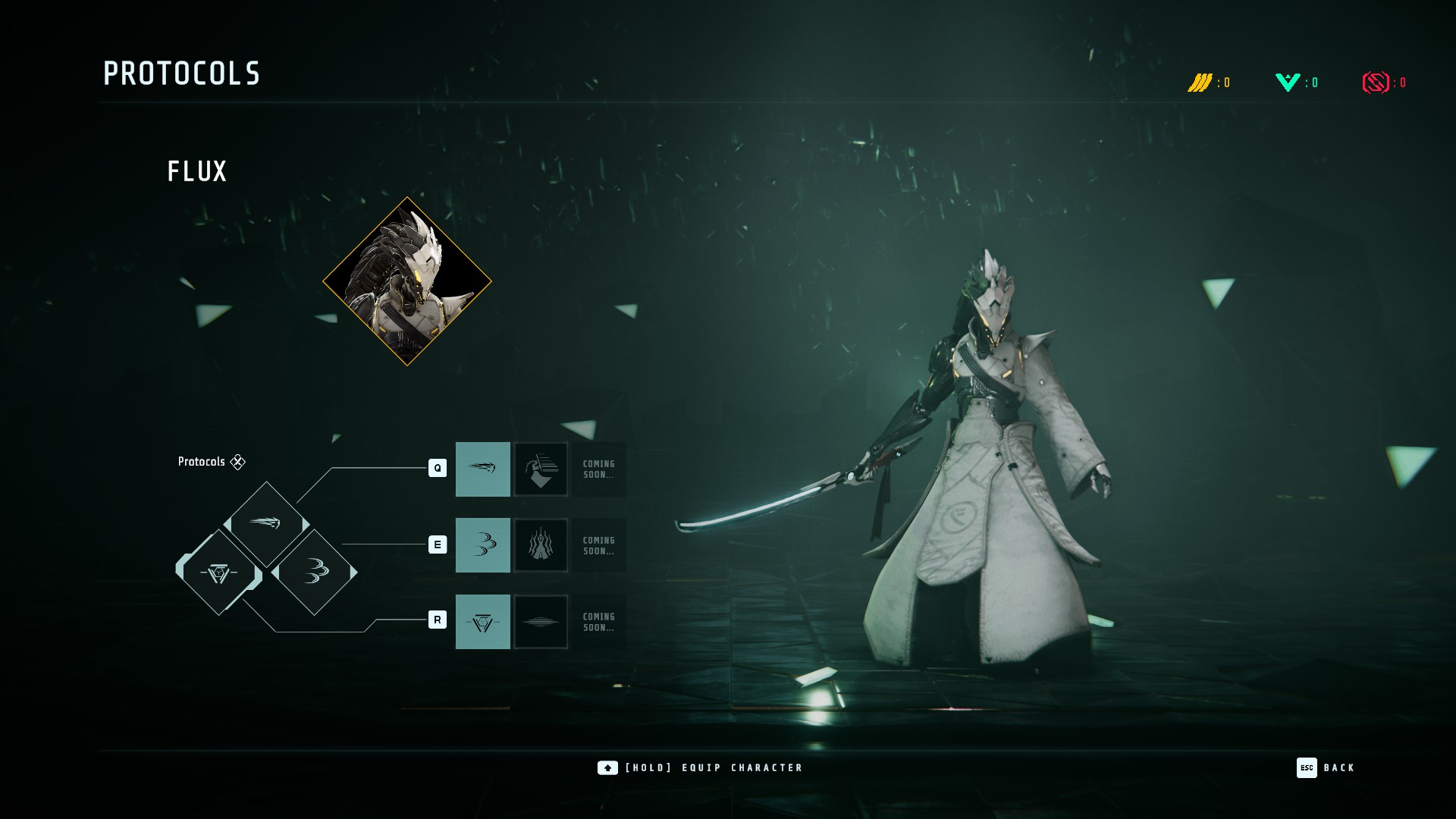Select the E wind gust ability icon
The height and width of the screenshot is (819, 1456).
click(483, 544)
